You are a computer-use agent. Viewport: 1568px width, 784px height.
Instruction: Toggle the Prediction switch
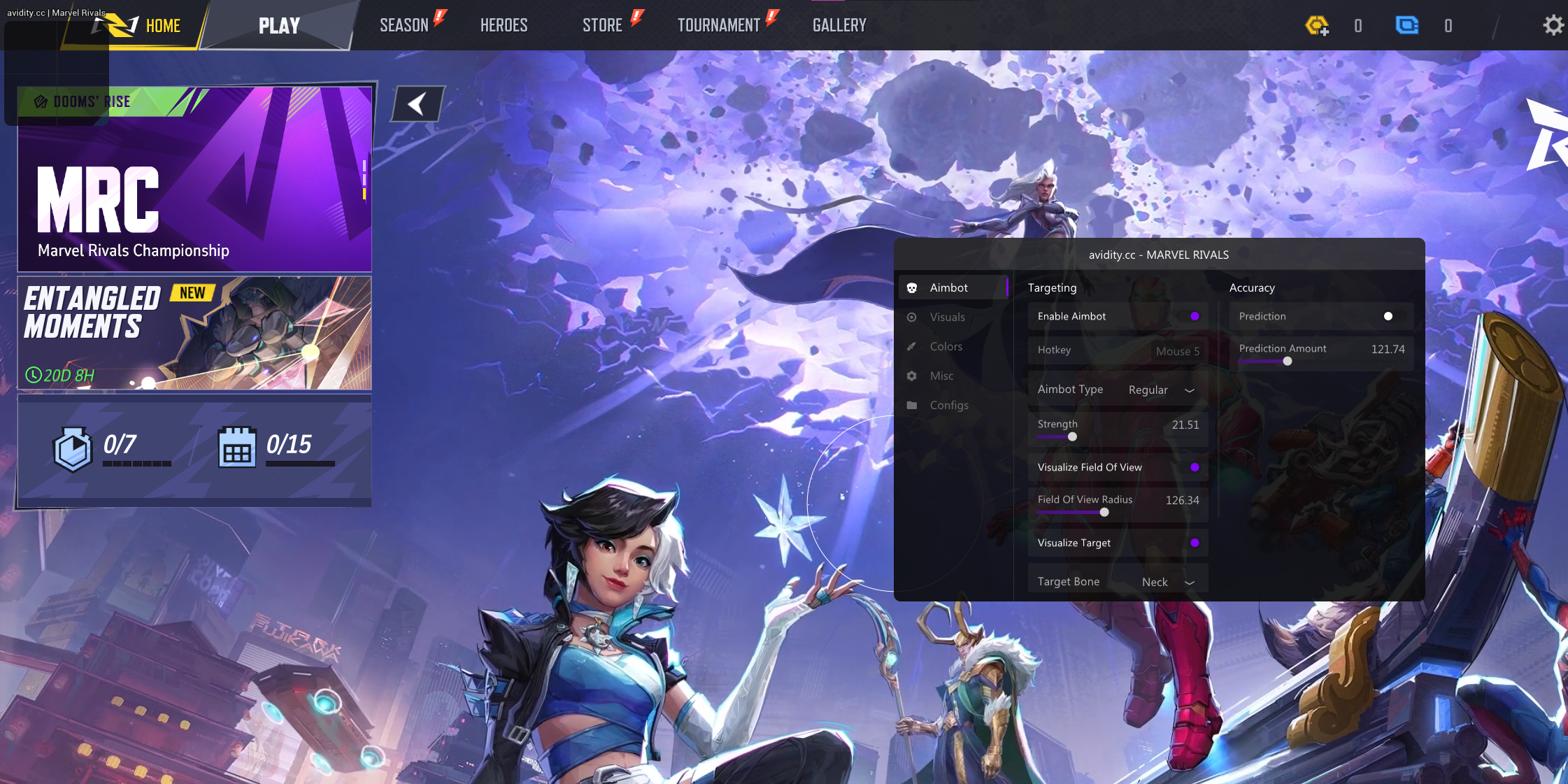(1388, 316)
